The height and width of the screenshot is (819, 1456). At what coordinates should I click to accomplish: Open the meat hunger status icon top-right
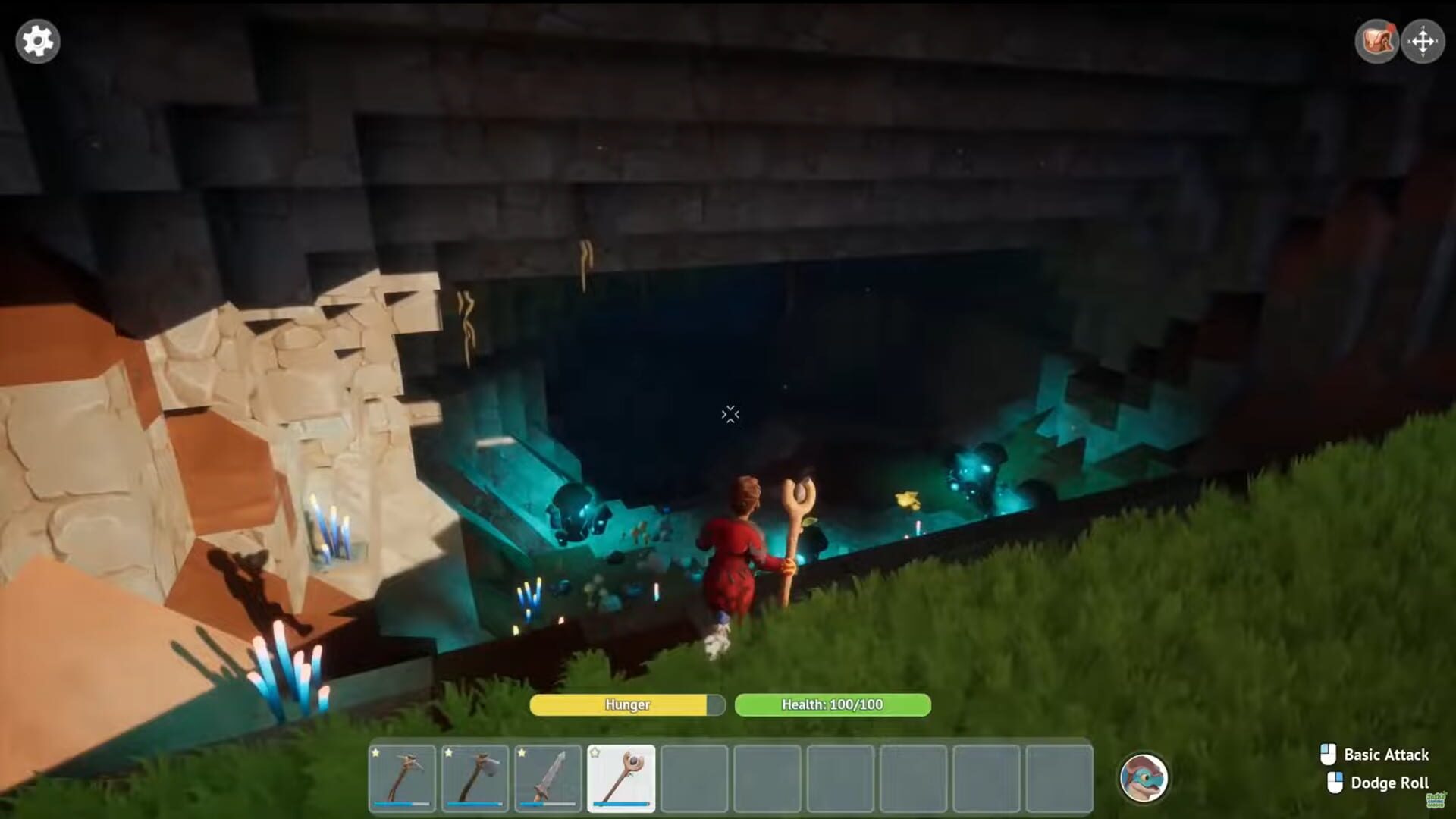(x=1377, y=41)
